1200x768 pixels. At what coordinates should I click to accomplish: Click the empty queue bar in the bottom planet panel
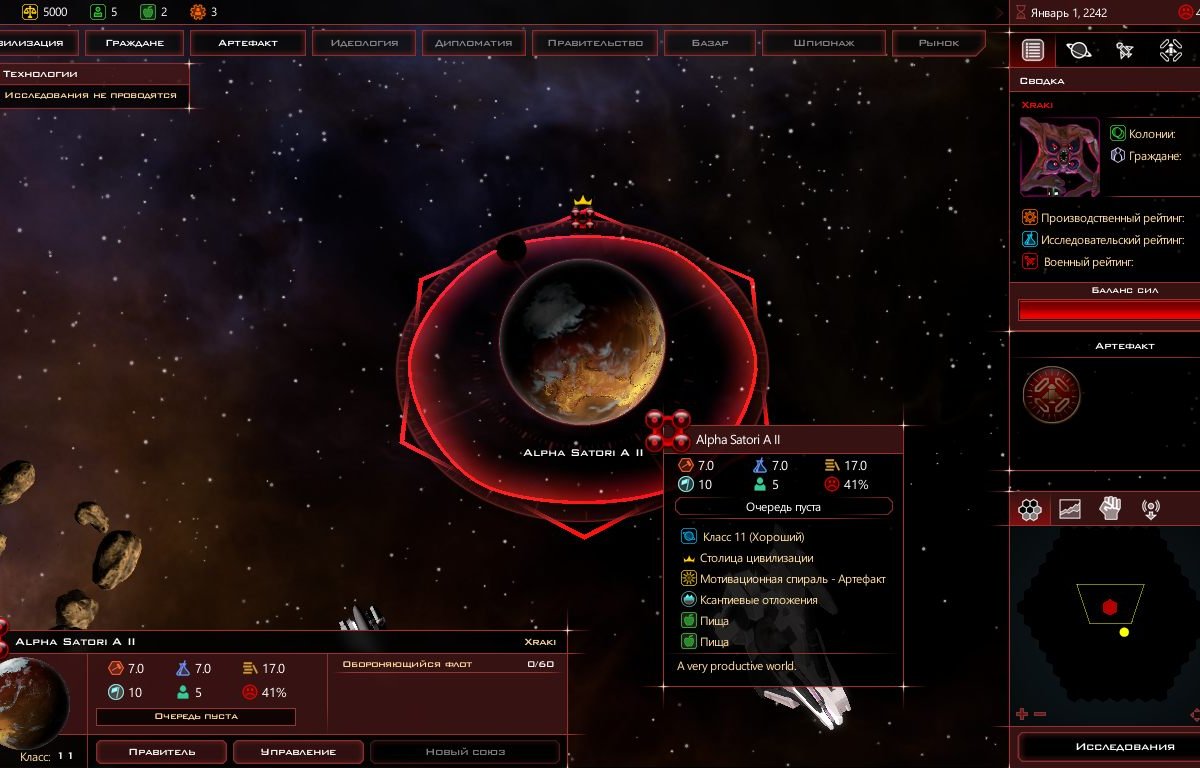[195, 716]
